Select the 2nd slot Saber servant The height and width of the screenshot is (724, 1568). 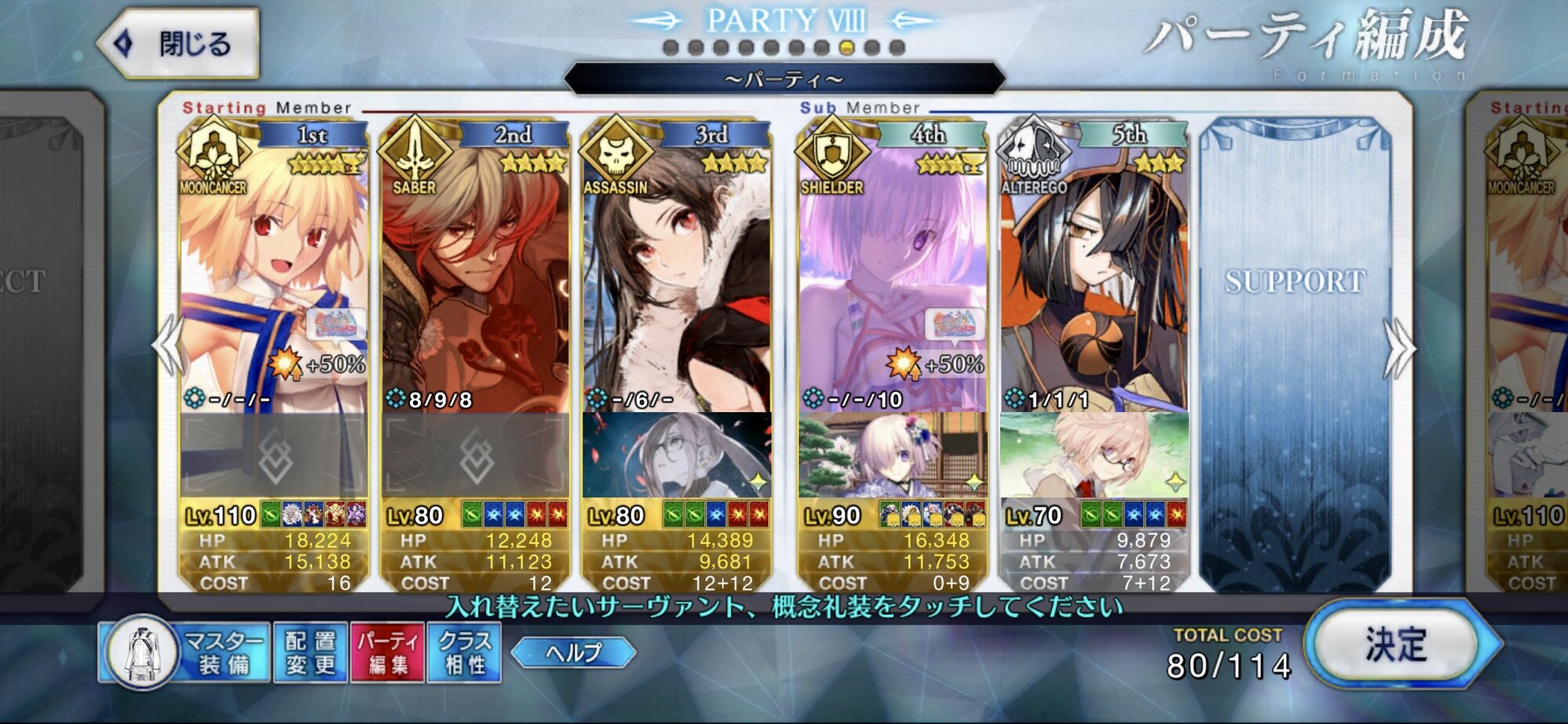[475, 274]
